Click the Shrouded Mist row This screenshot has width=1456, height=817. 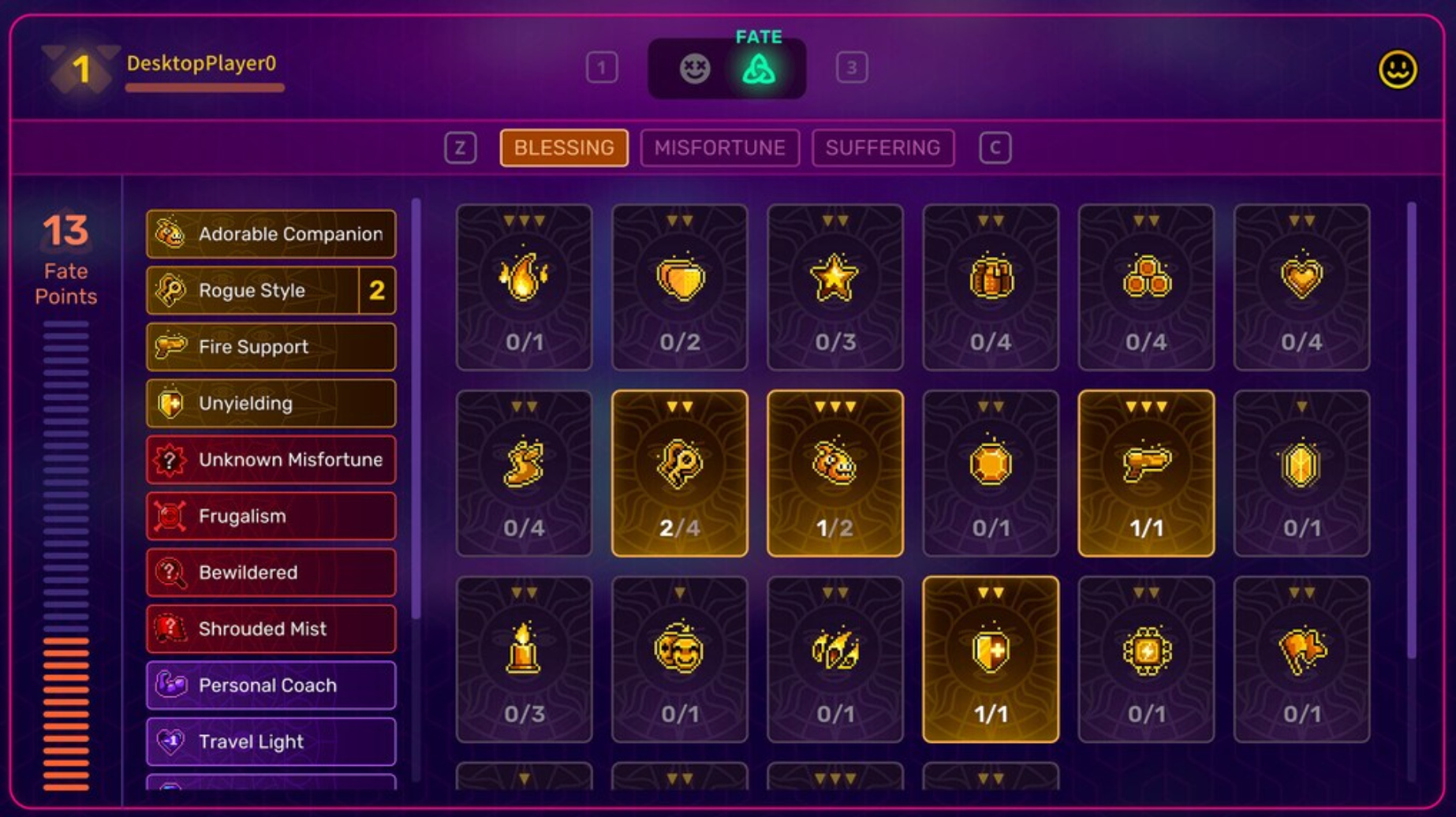point(271,629)
